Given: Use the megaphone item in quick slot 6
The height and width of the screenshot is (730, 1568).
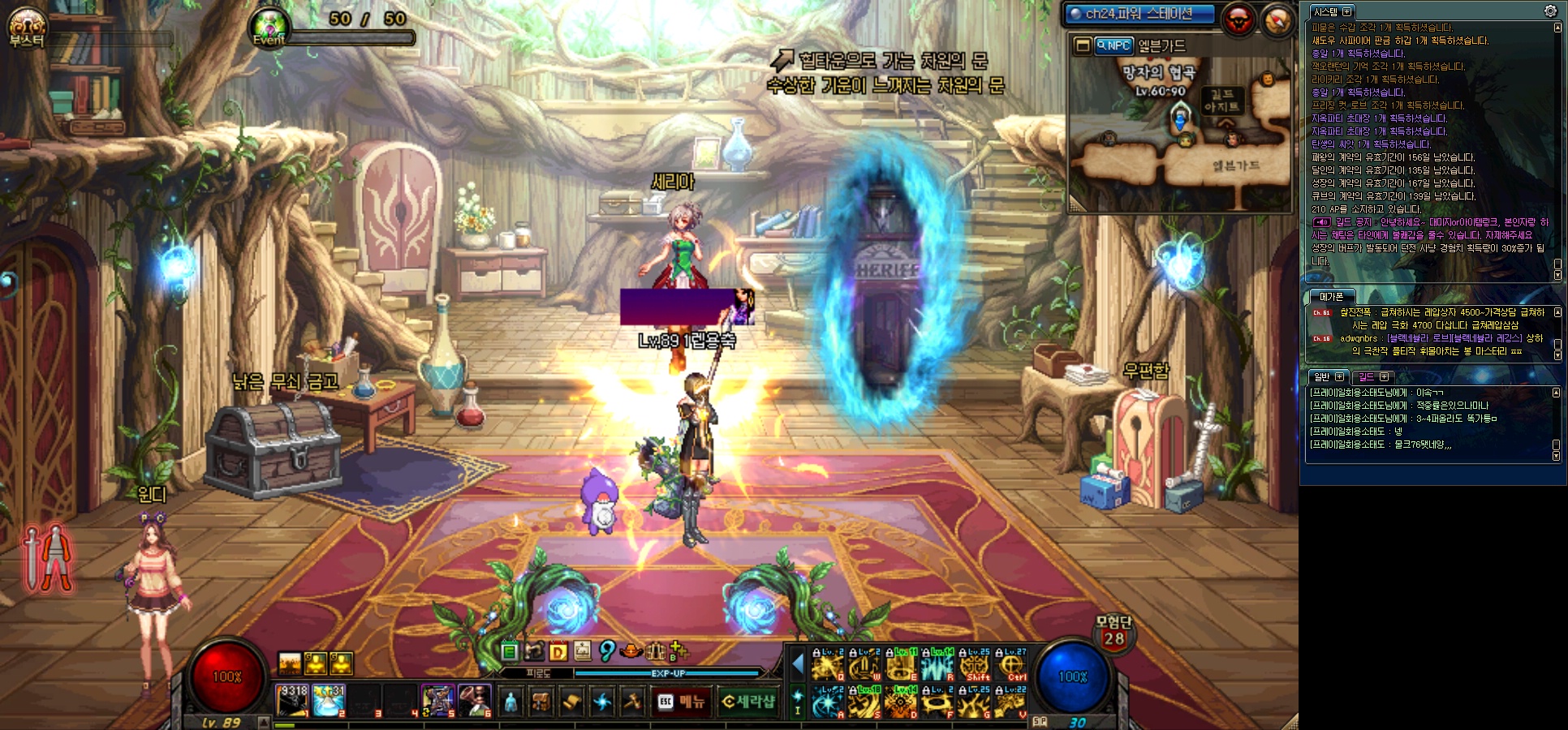Looking at the screenshot, I should coord(476,701).
